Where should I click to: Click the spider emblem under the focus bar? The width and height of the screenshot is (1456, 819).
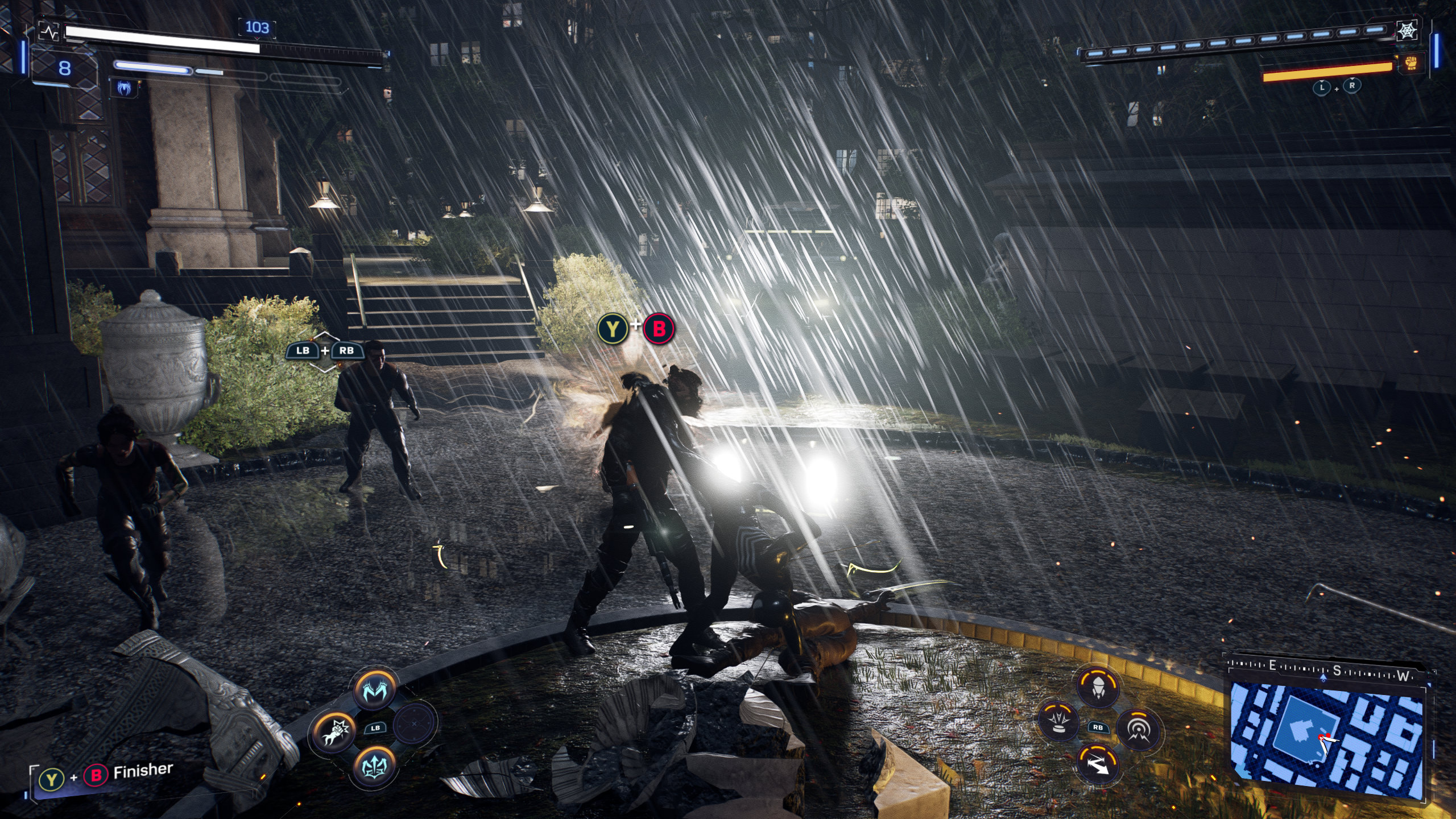point(125,88)
